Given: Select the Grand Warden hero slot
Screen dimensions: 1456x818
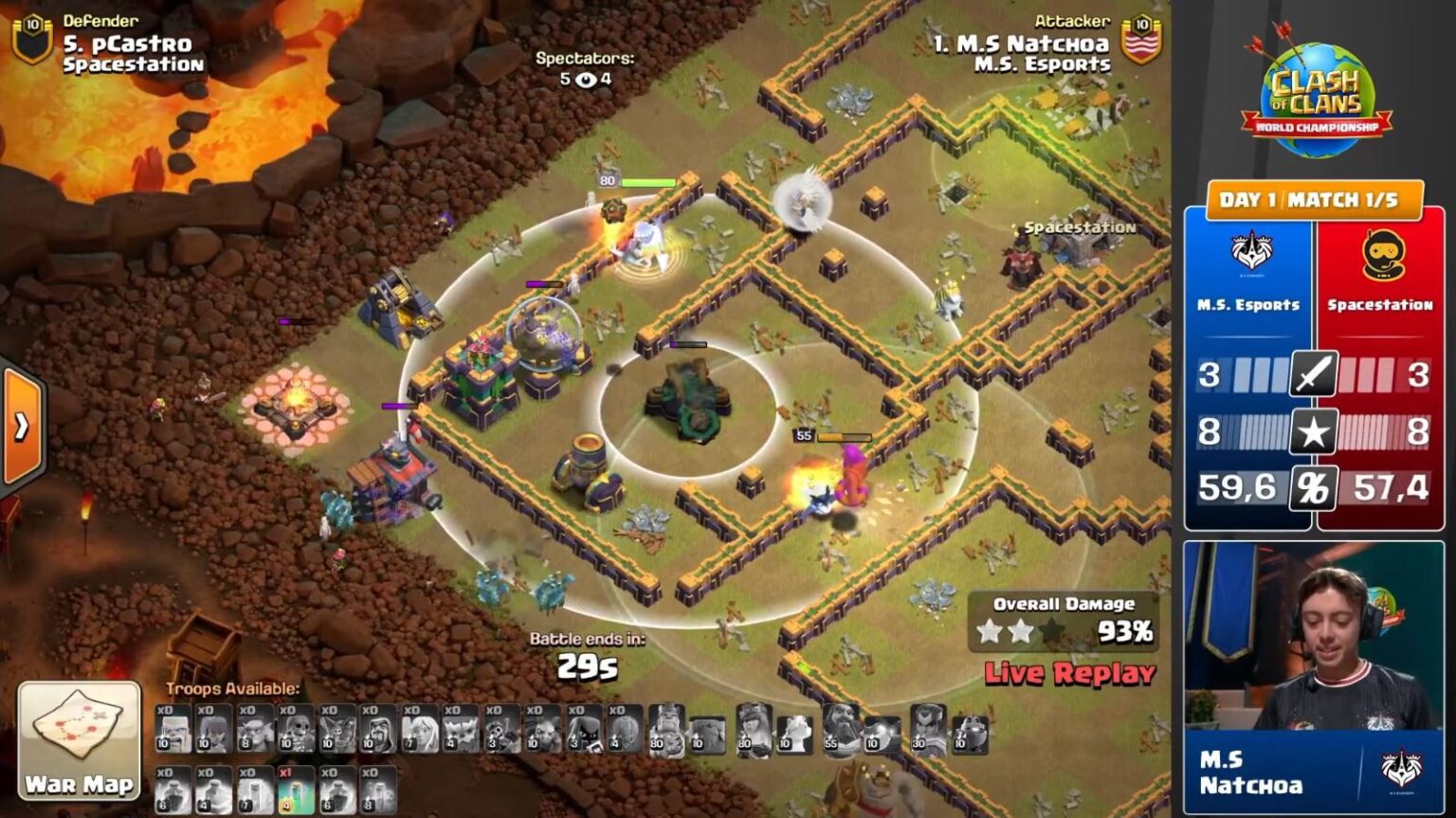Looking at the screenshot, I should pos(841,730).
